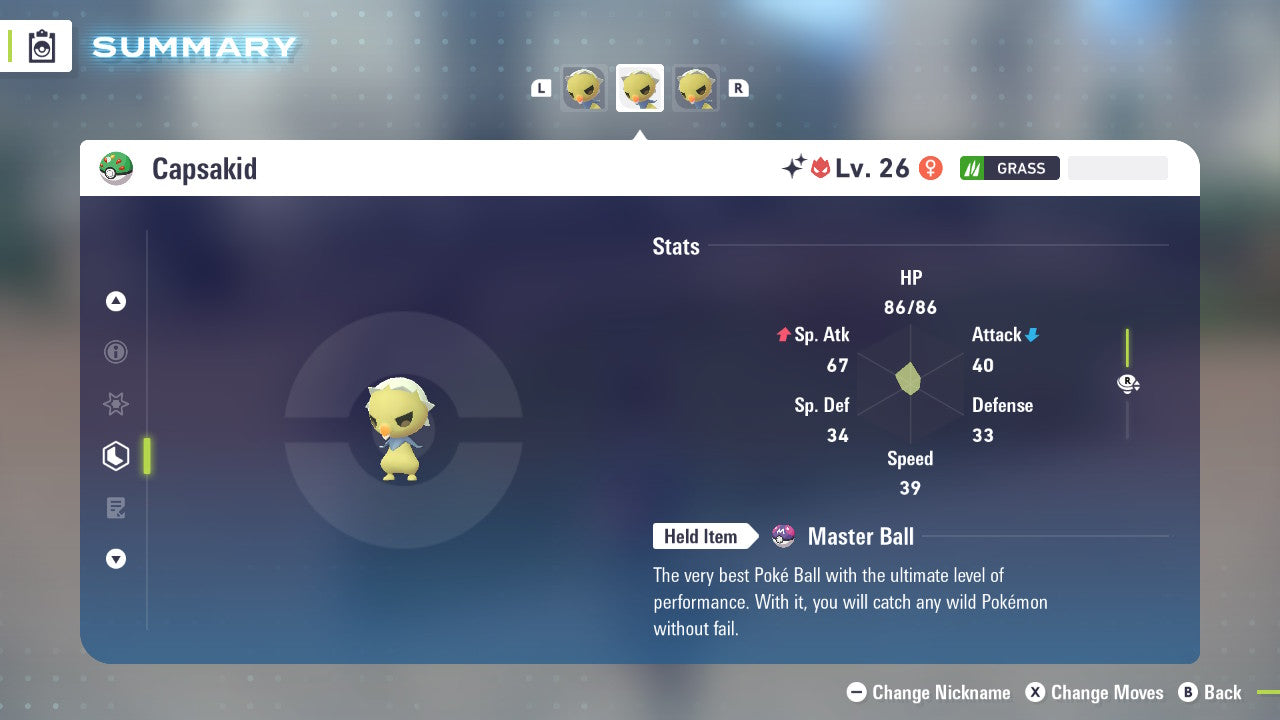
Task: Open the trainer memo sidebar icon
Action: click(x=116, y=508)
